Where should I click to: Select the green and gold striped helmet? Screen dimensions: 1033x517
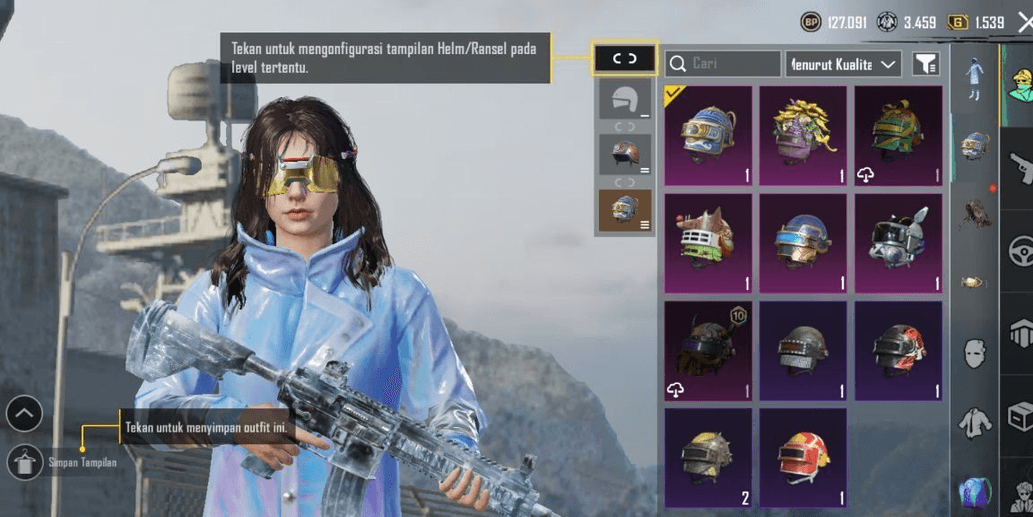click(897, 135)
